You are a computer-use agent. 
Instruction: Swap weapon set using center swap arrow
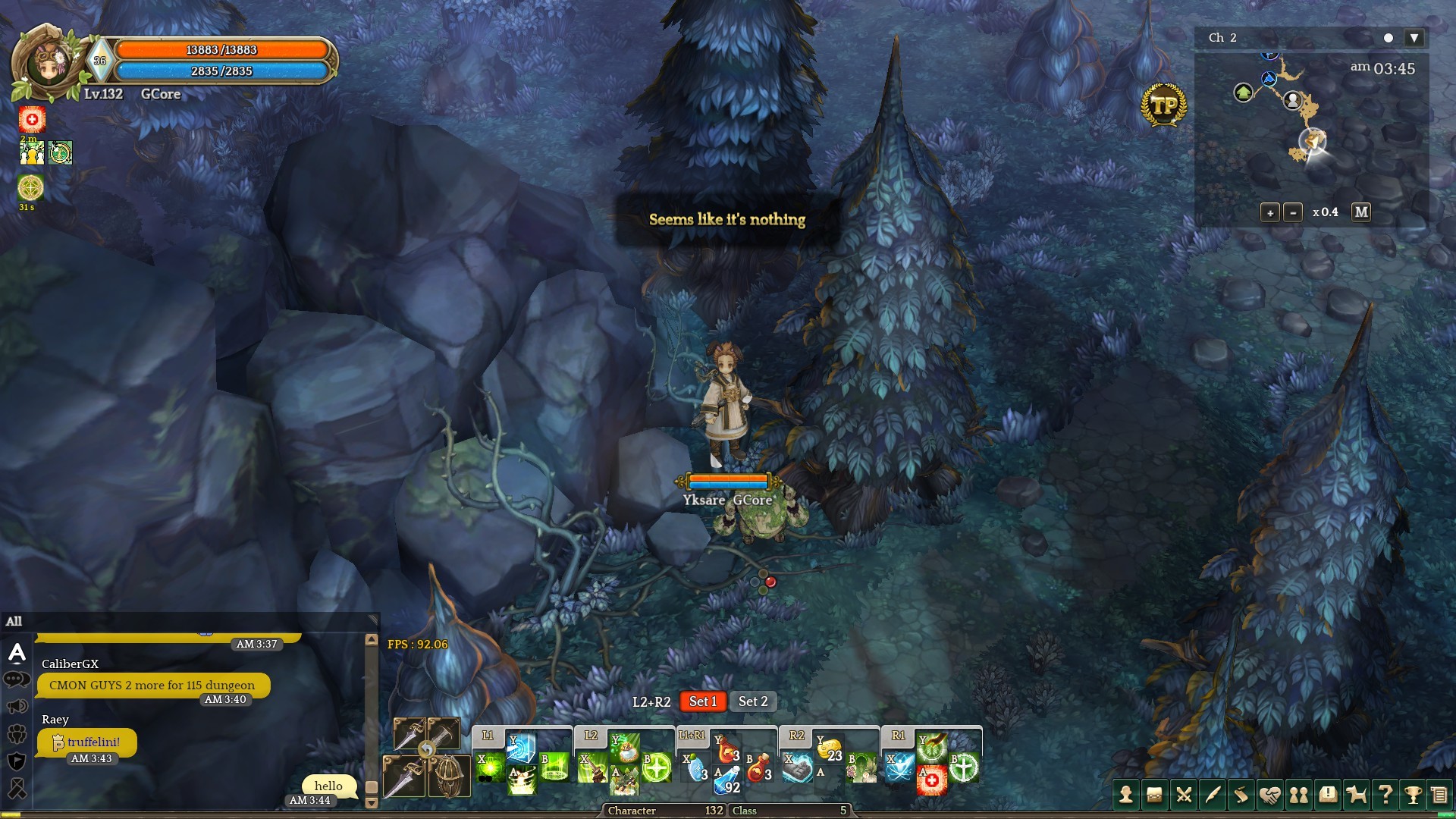tap(427, 750)
